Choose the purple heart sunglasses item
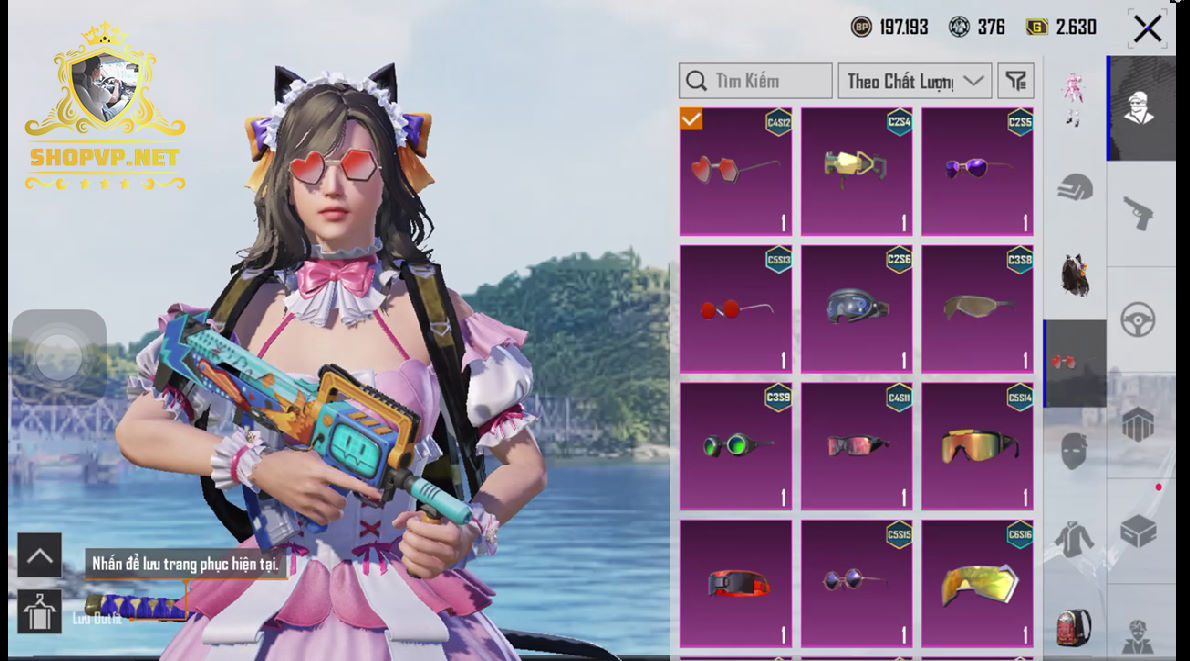The height and width of the screenshot is (661, 1190). pos(977,171)
